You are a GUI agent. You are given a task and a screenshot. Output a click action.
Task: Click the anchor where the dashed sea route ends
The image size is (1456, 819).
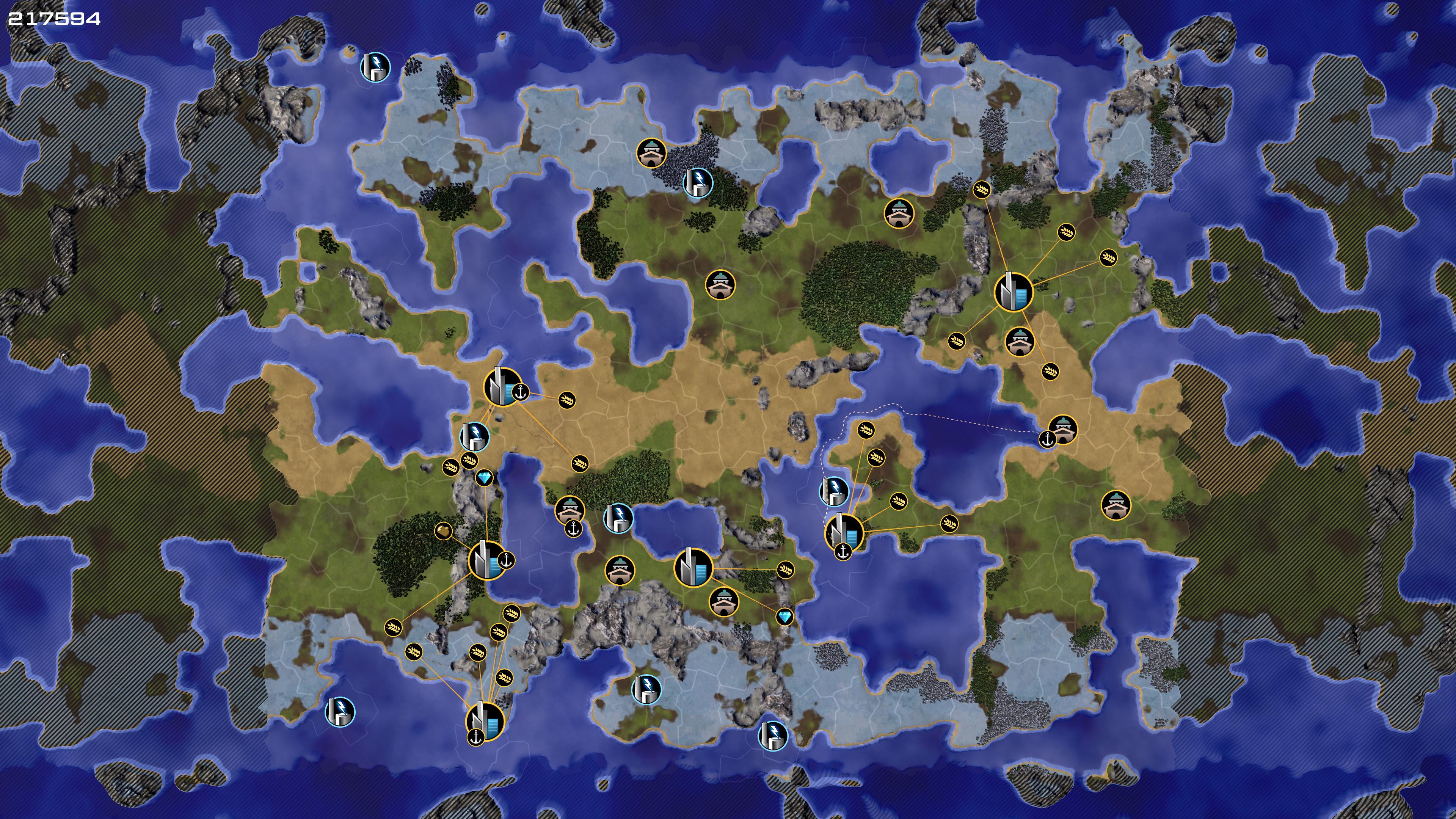(1047, 439)
